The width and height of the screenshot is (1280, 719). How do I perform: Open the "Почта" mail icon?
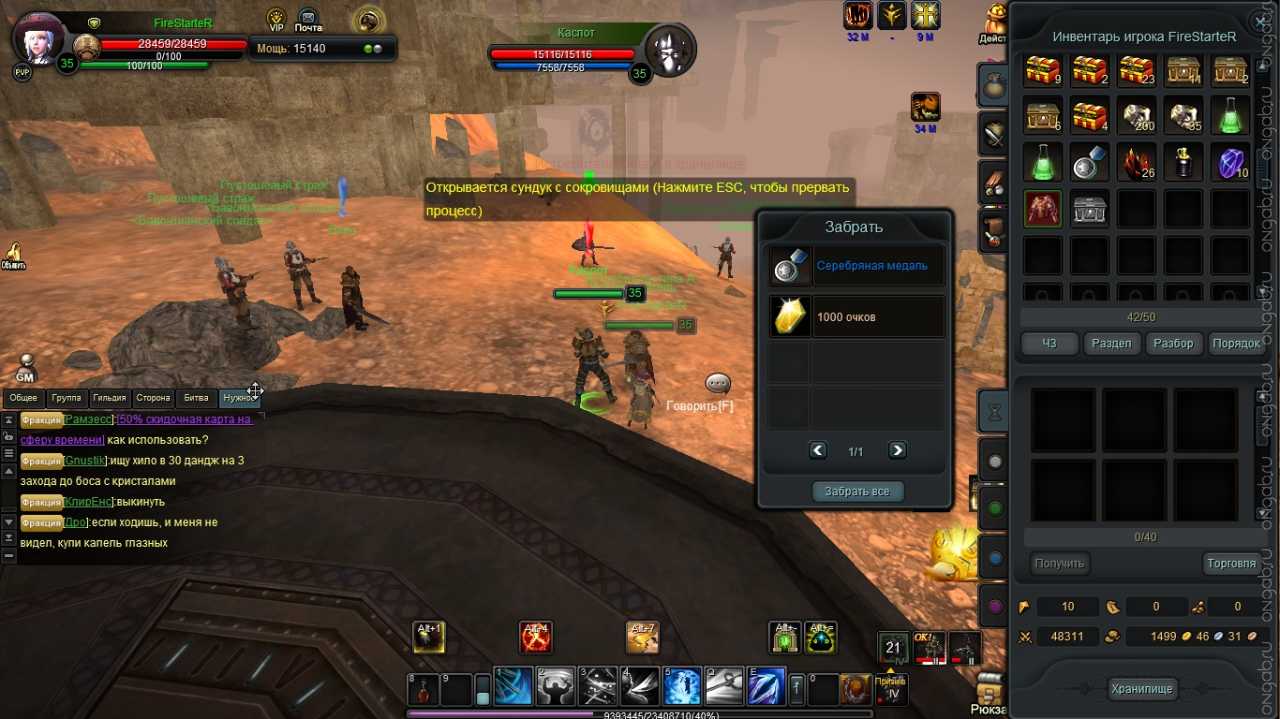pos(308,20)
